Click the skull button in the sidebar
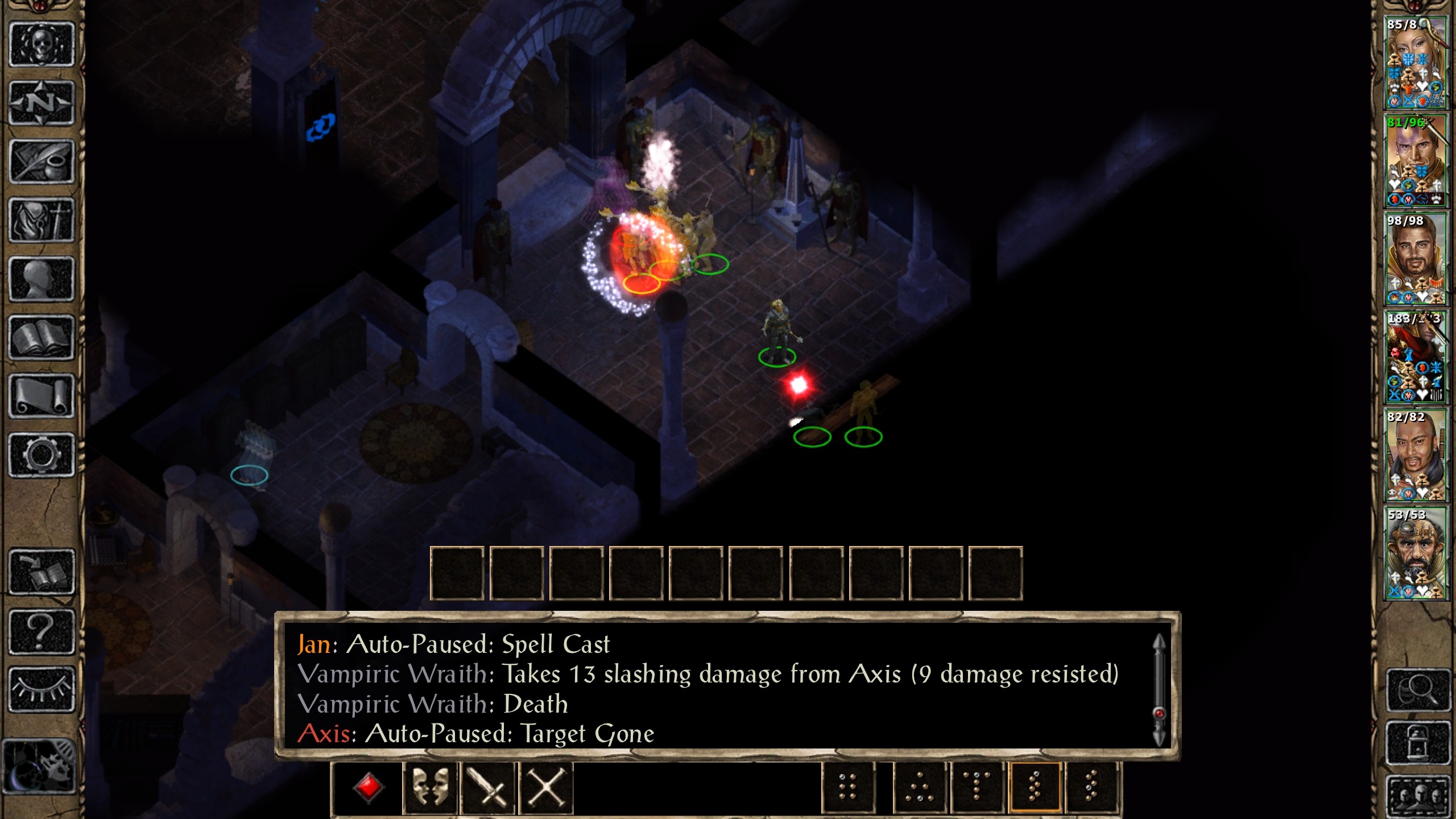The image size is (1456, 819). pyautogui.click(x=42, y=45)
